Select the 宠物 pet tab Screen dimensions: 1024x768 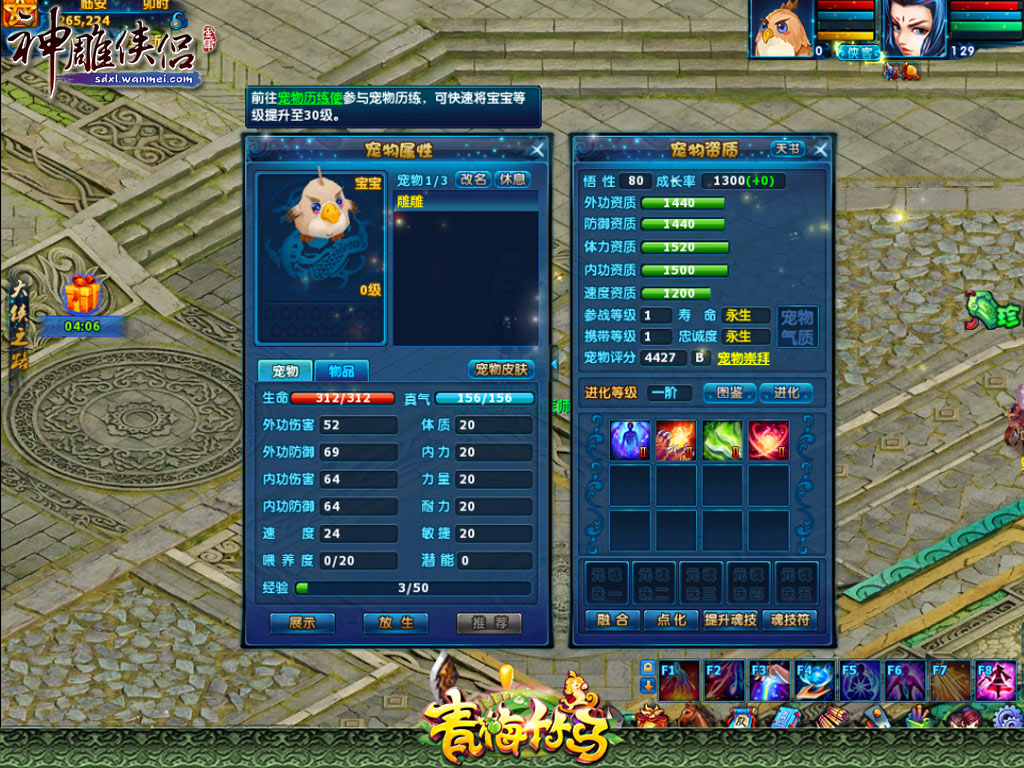[x=285, y=370]
